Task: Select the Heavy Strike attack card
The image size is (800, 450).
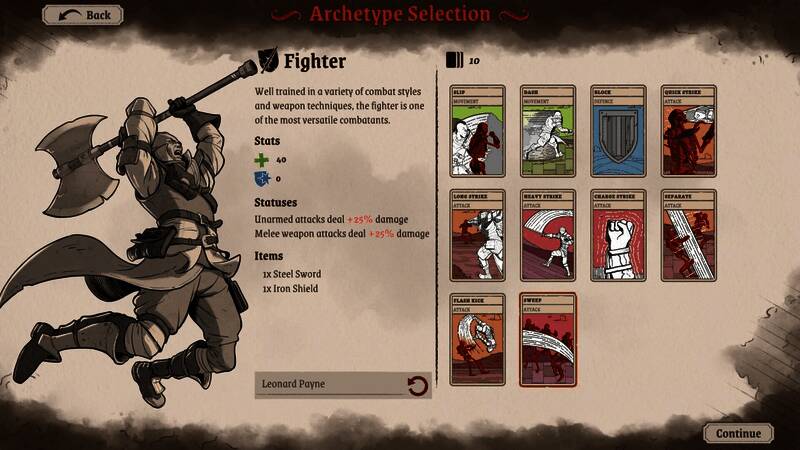Action: click(547, 235)
